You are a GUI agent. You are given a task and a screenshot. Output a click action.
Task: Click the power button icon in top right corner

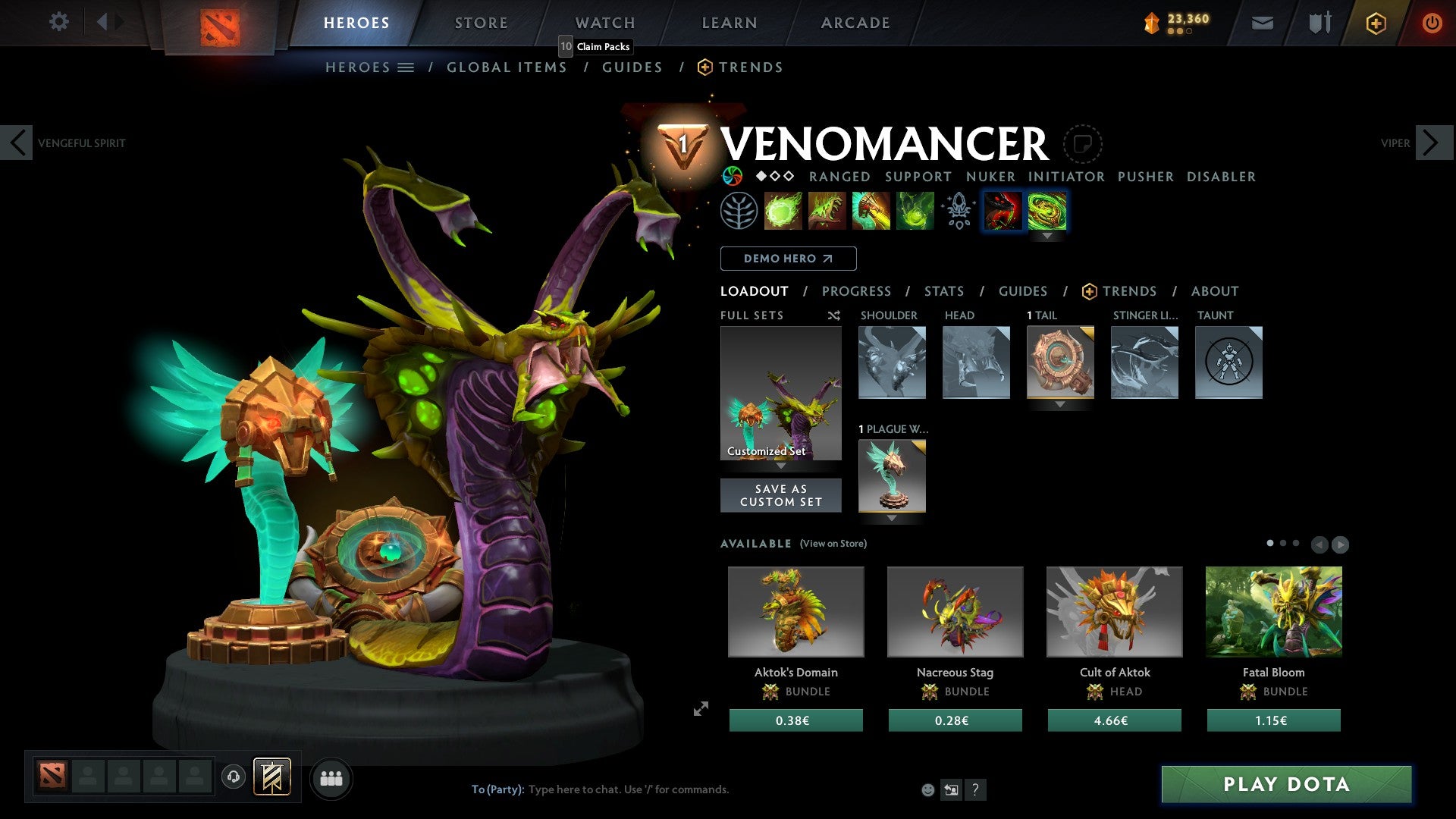click(1432, 22)
